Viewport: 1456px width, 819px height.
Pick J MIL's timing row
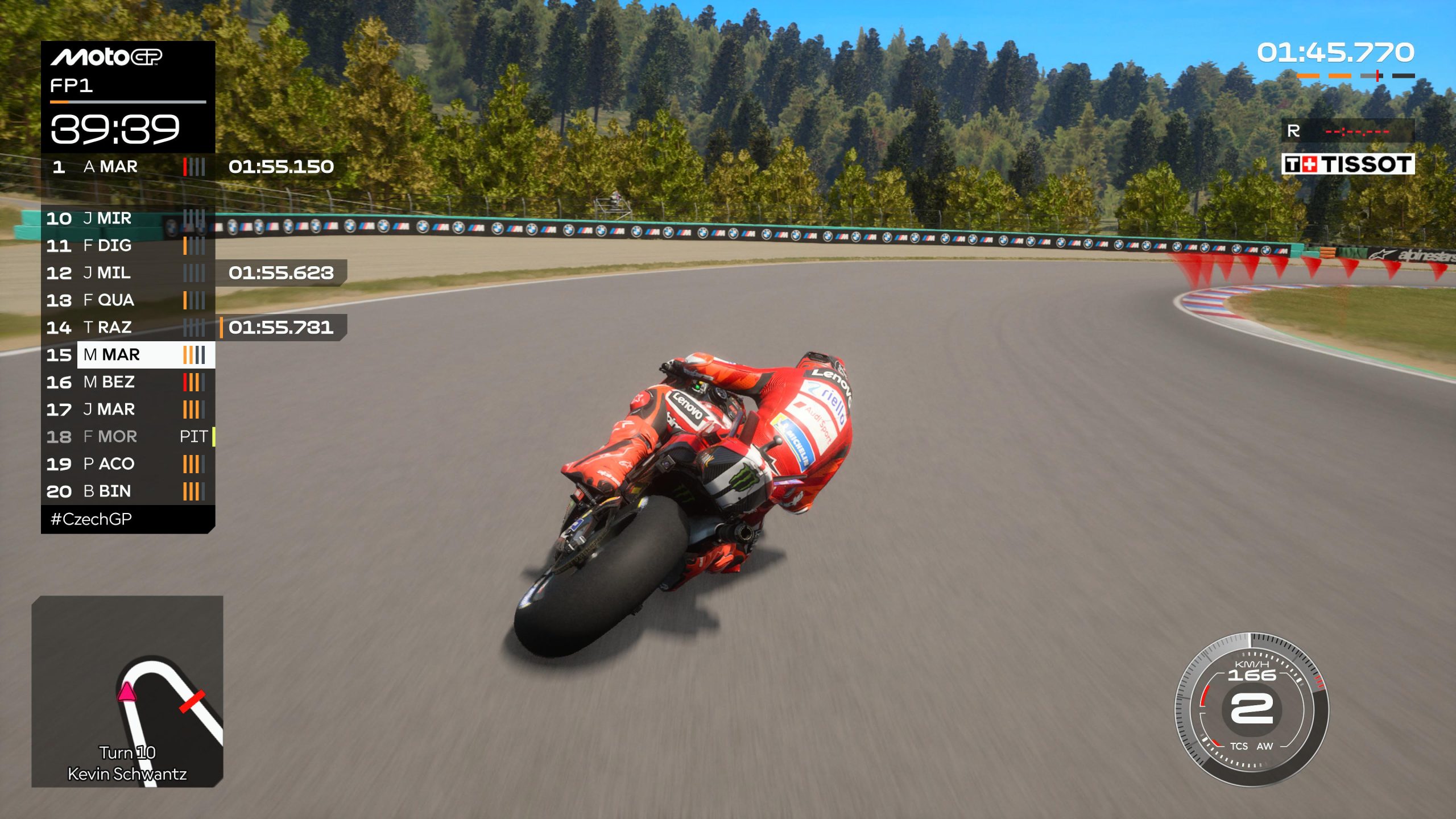click(x=128, y=273)
